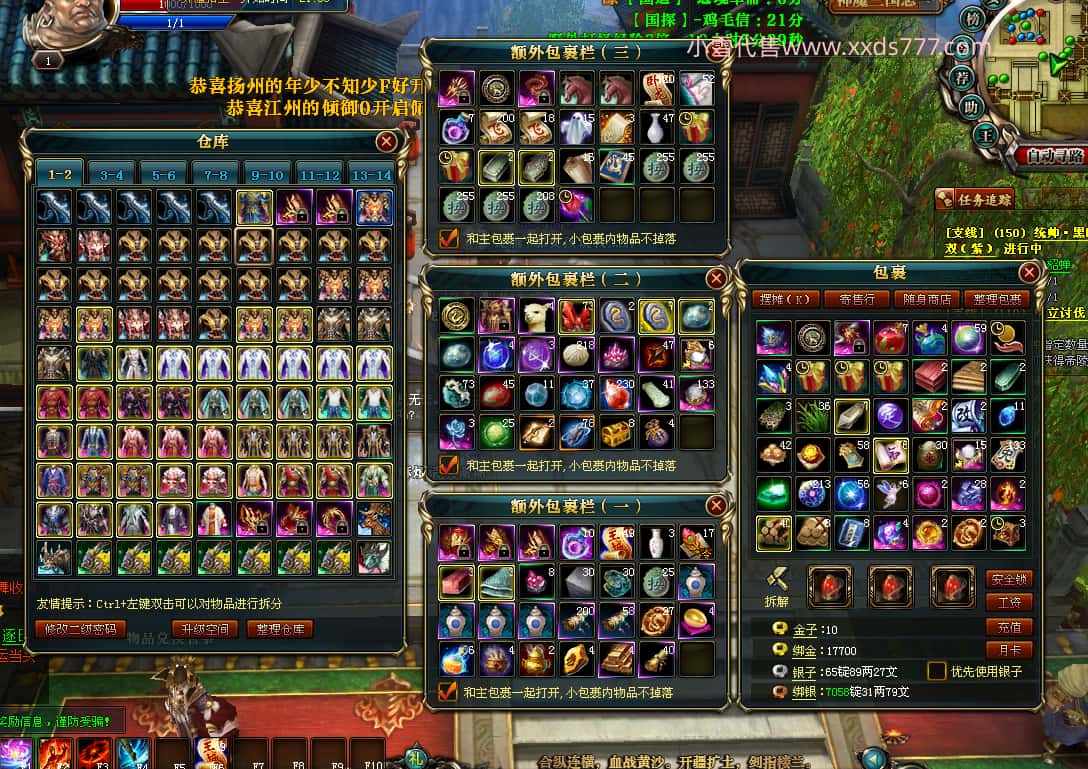Open the 充值 recharge button
Viewport: 1088px width, 769px height.
coord(1008,627)
